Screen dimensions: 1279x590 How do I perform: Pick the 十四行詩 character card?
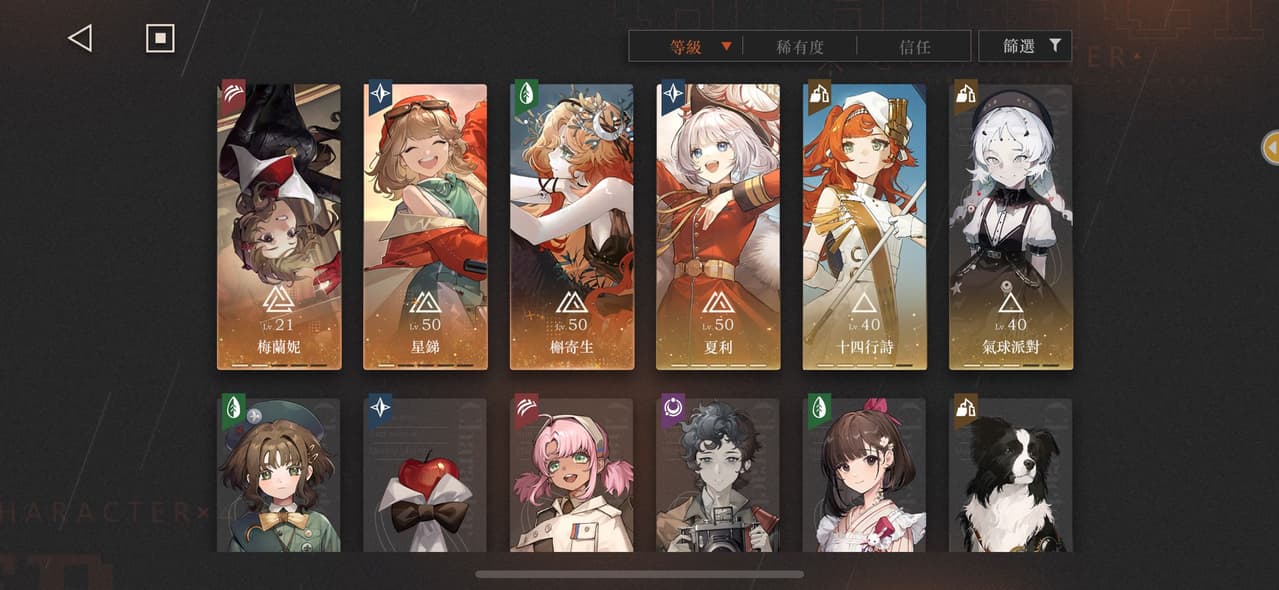click(x=864, y=227)
